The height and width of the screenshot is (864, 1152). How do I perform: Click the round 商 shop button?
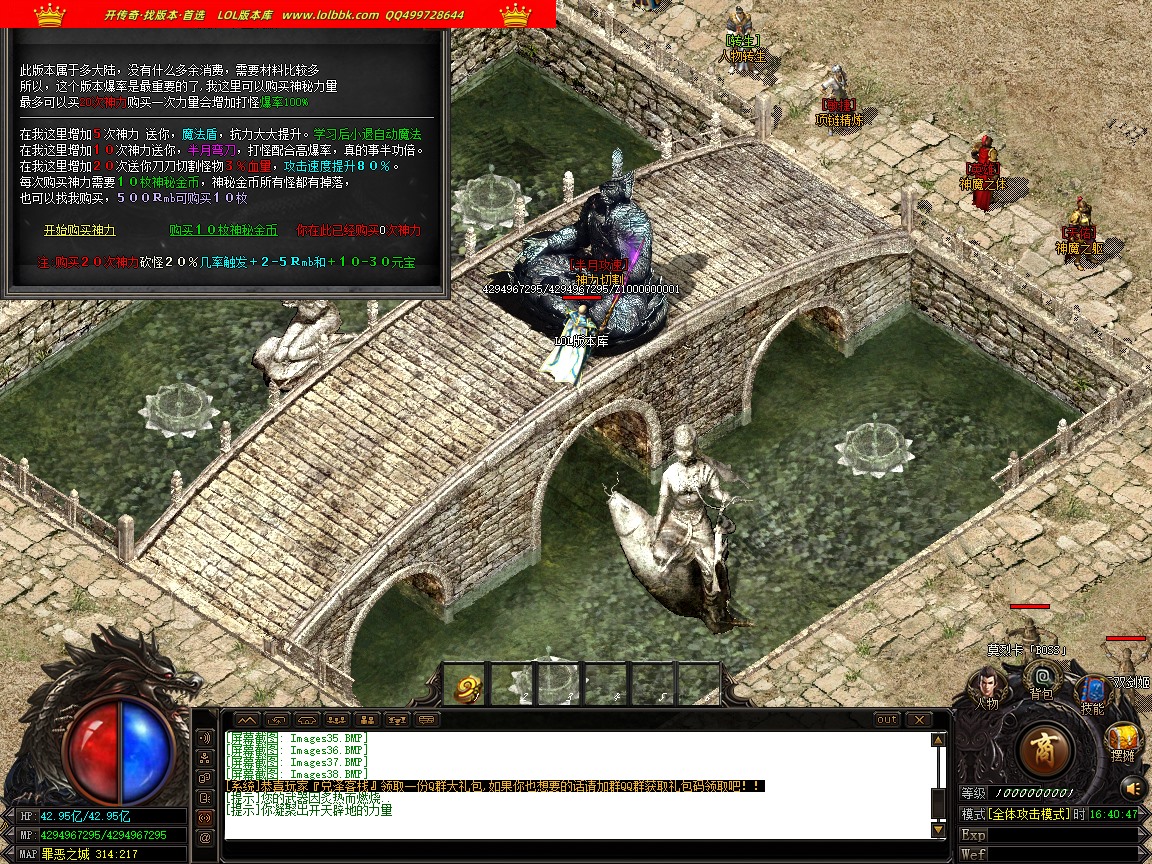click(x=1045, y=749)
